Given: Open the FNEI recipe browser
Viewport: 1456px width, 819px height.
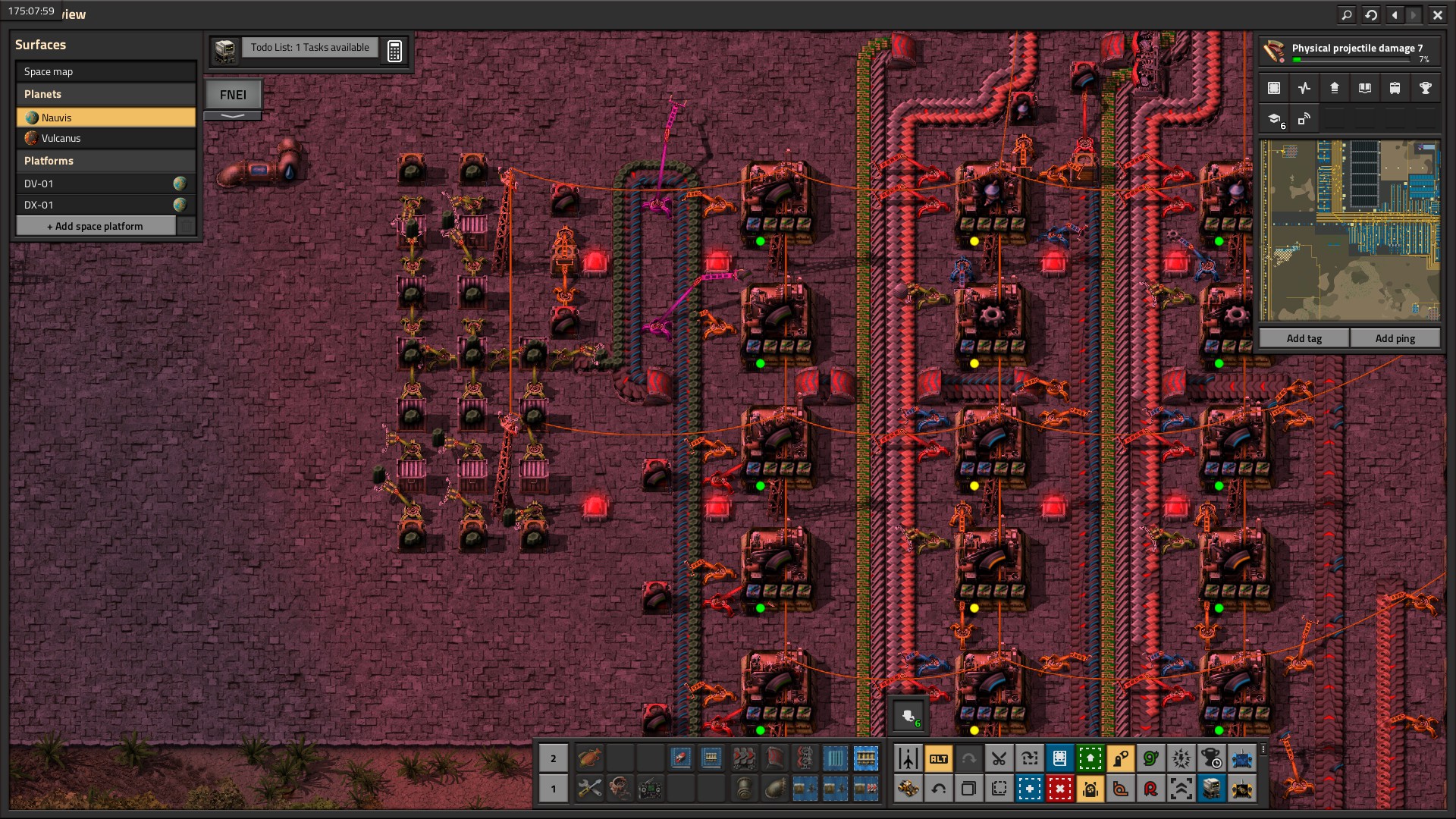Looking at the screenshot, I should pos(233,95).
